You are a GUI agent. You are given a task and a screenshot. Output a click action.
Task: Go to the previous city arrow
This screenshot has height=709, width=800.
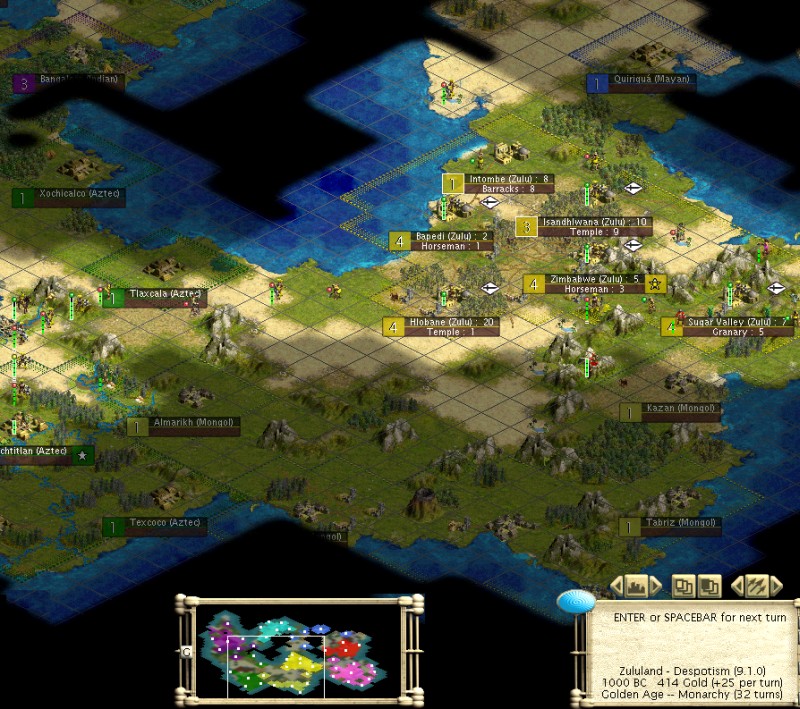click(617, 586)
